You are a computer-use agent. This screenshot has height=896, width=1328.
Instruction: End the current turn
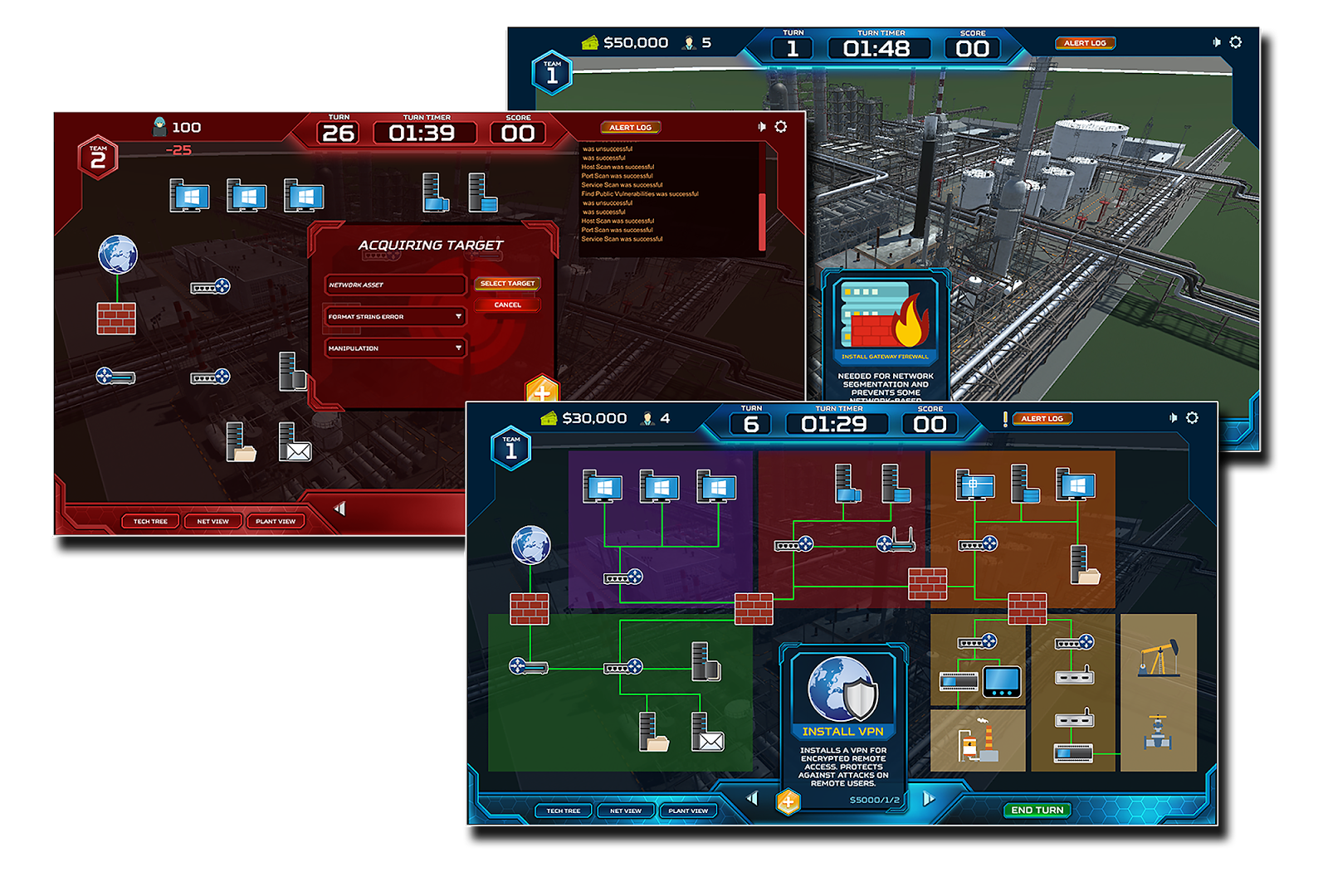1037,810
